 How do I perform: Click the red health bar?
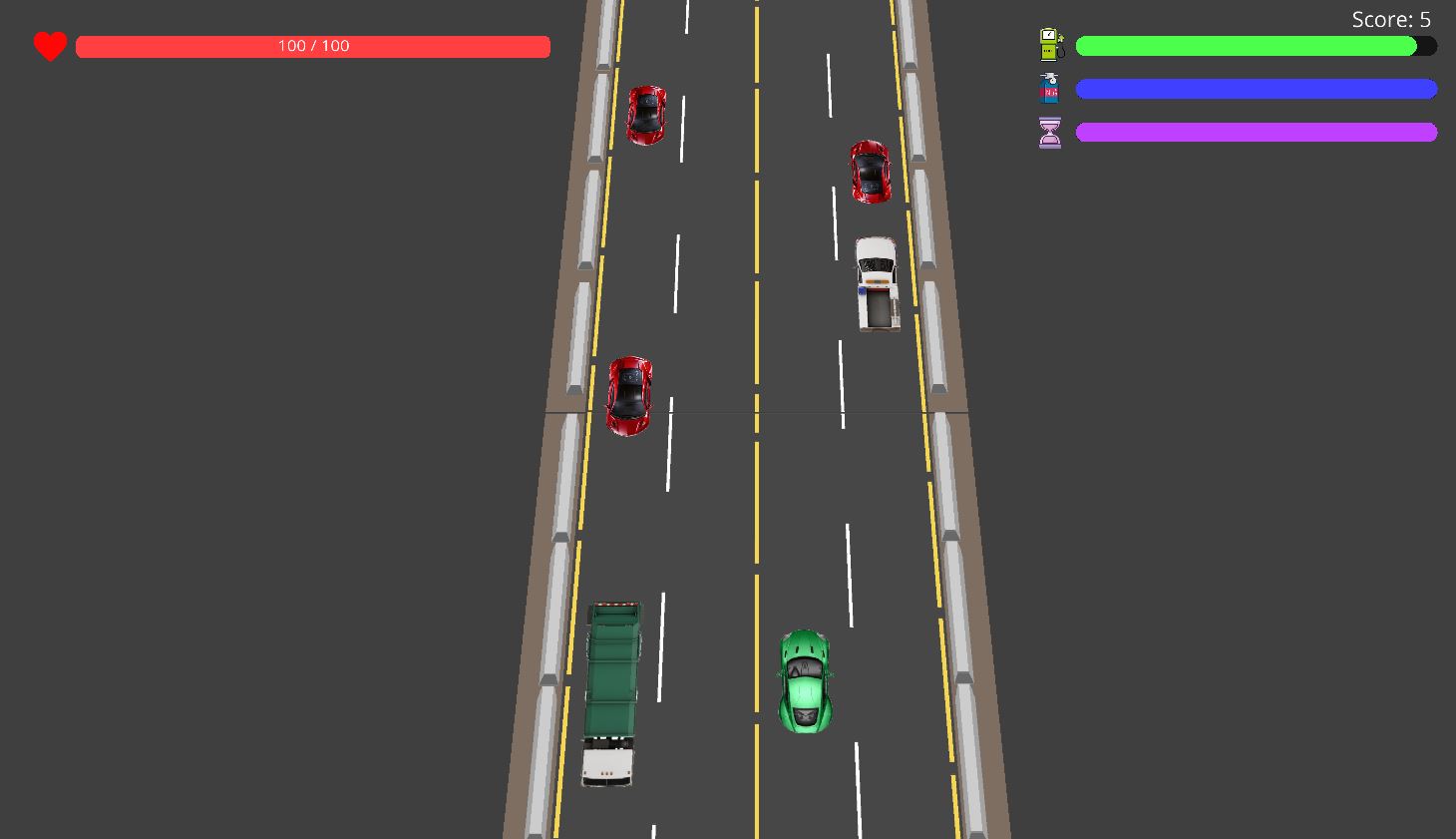[x=199, y=46]
